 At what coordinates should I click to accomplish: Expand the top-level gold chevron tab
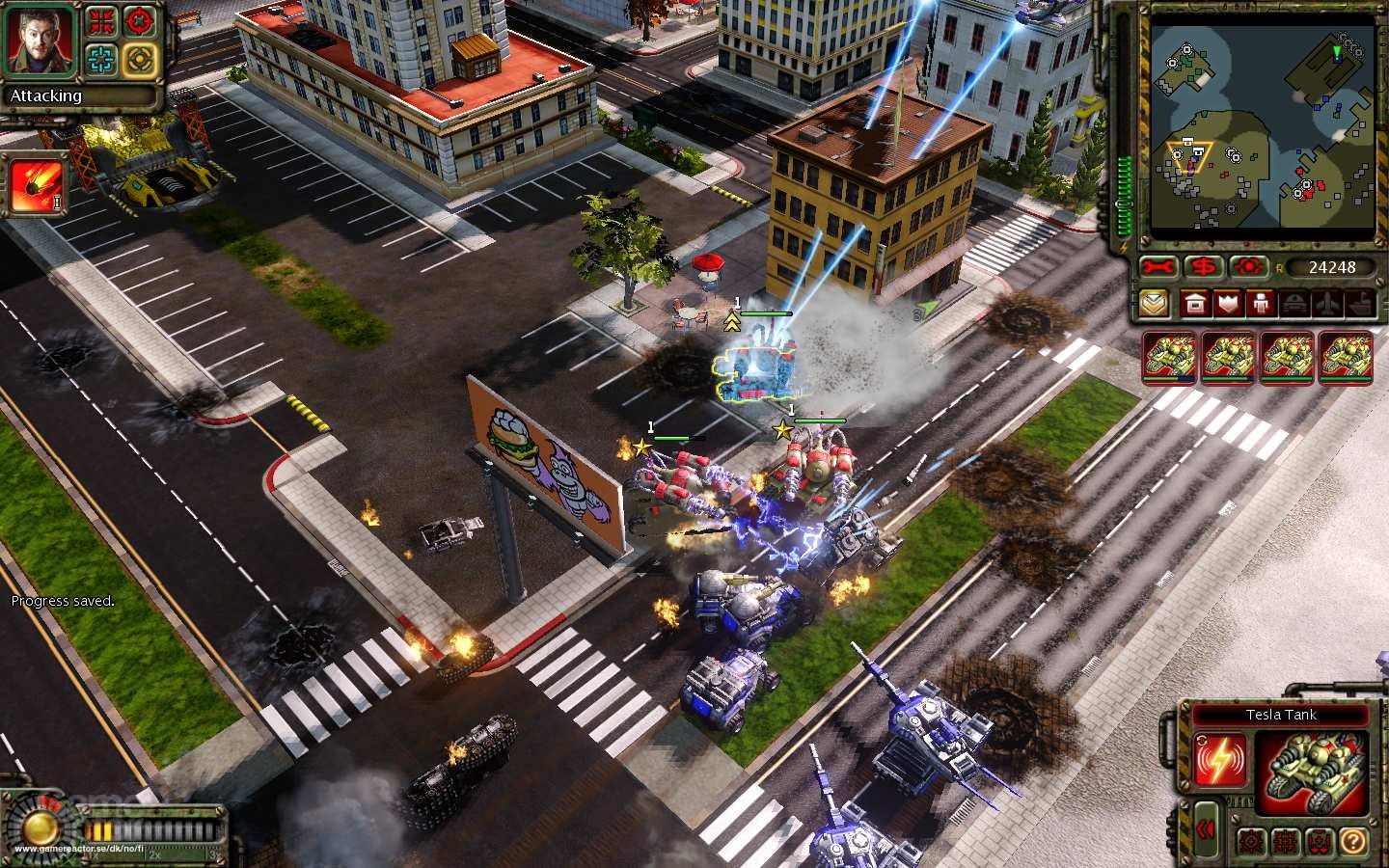point(1155,304)
